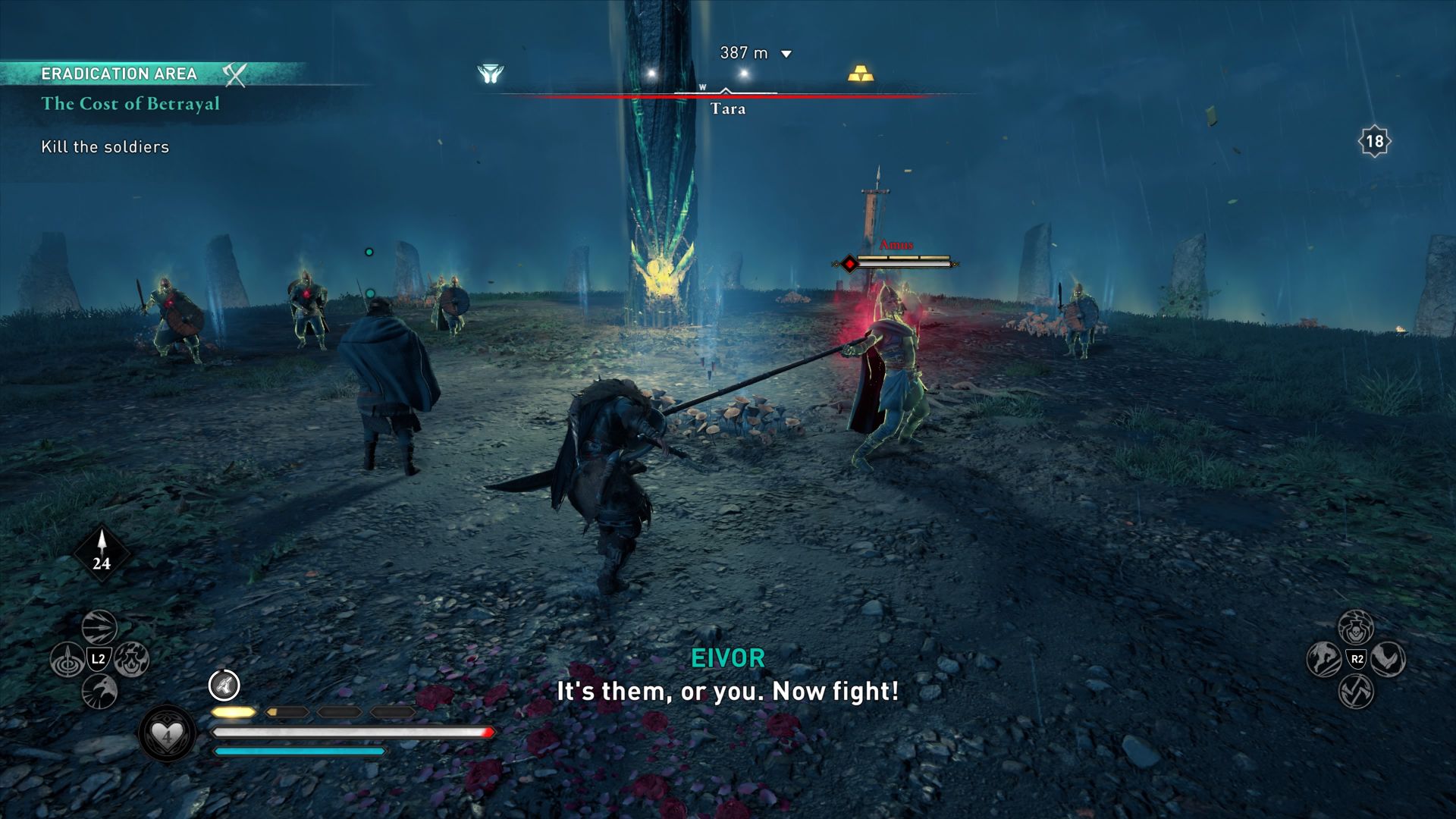Click the Kill the soldiers objective text
Screen dimensions: 1456x819
point(105,147)
